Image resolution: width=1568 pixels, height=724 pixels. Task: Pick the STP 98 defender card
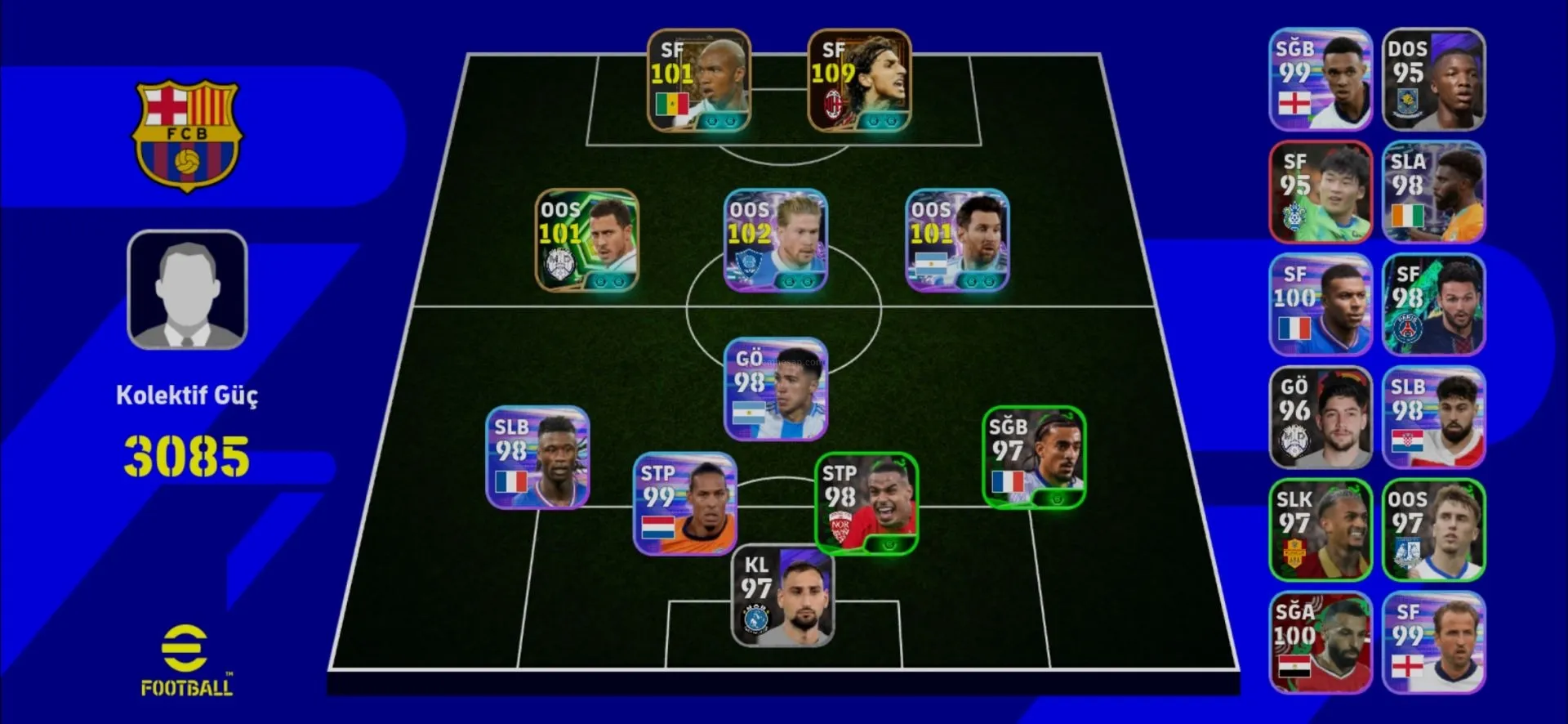pos(866,504)
